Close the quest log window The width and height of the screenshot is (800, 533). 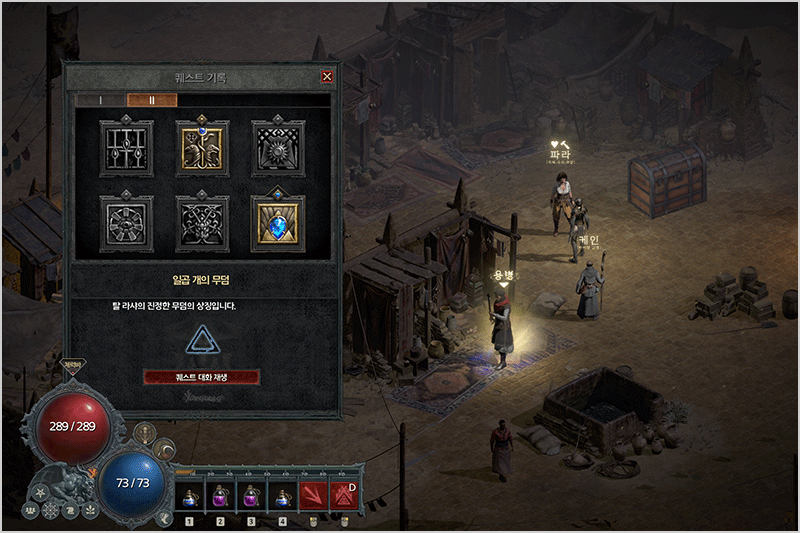[327, 76]
